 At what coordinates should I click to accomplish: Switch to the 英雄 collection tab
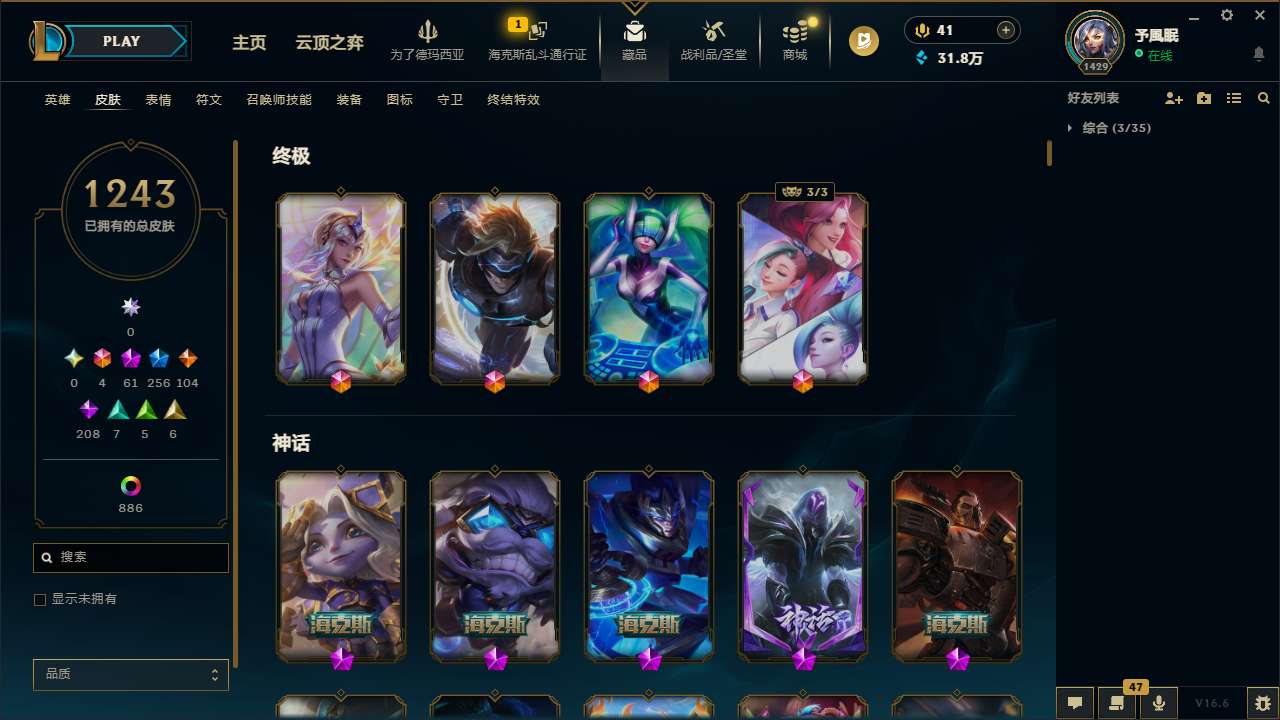[57, 100]
